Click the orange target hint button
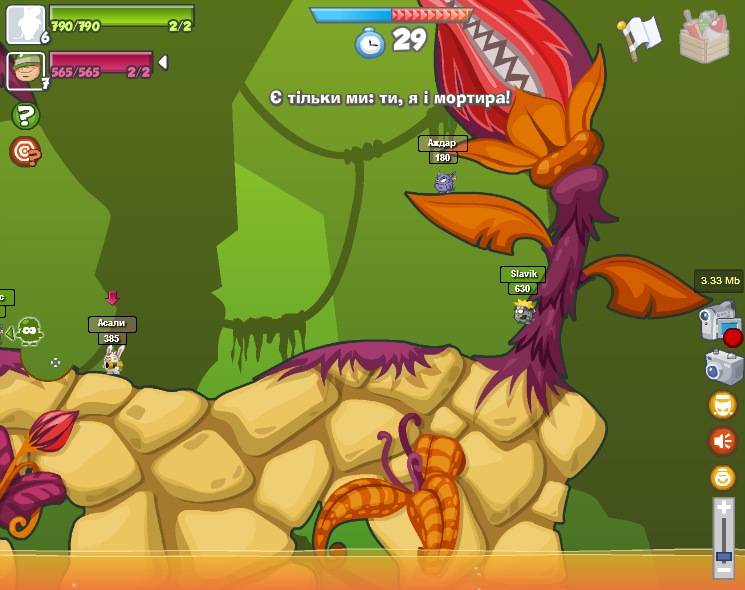 click(x=25, y=152)
